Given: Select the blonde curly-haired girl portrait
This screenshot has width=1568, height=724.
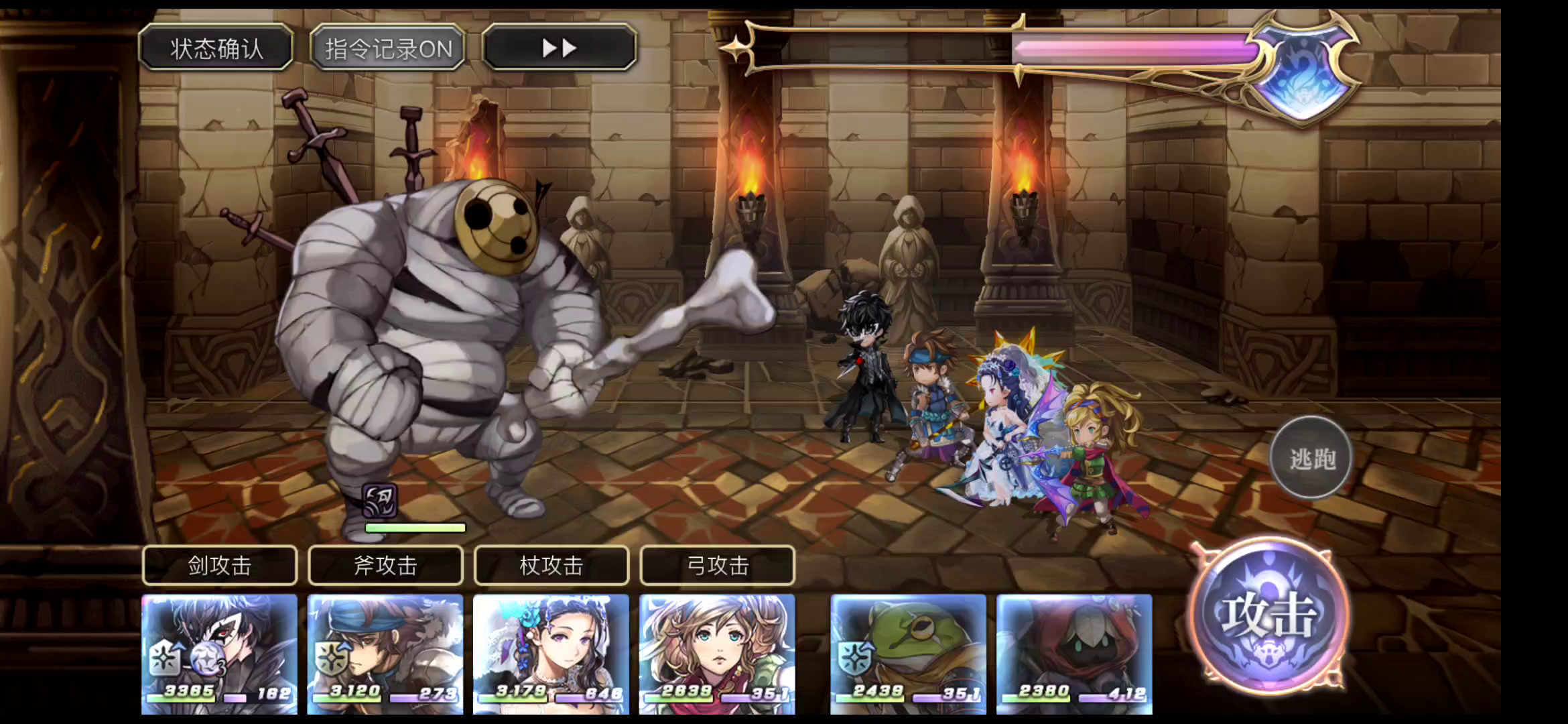Looking at the screenshot, I should point(717,654).
